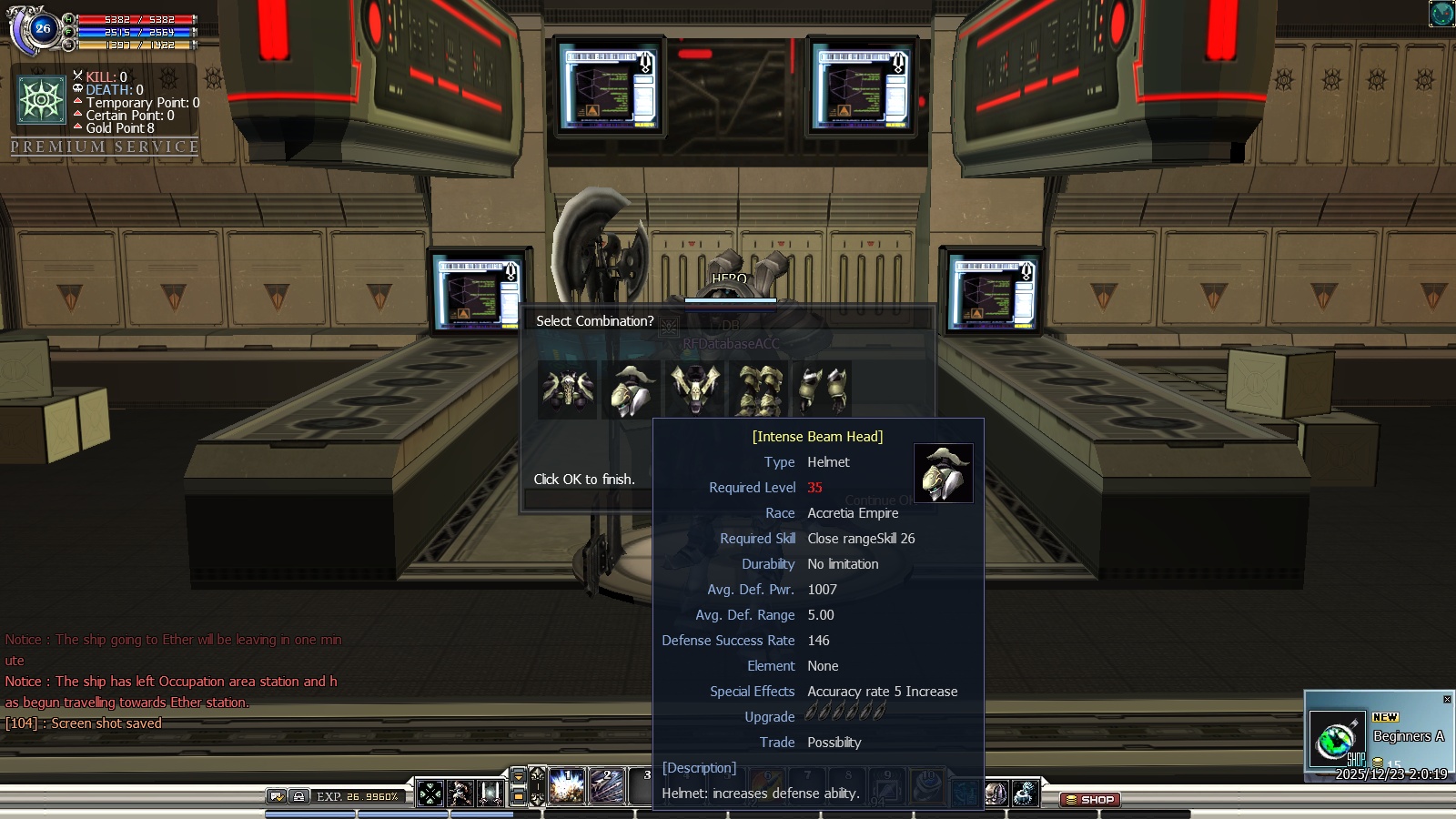Open the gear icon beside SHOP button
This screenshot has width=1456, height=819.
1025,794
